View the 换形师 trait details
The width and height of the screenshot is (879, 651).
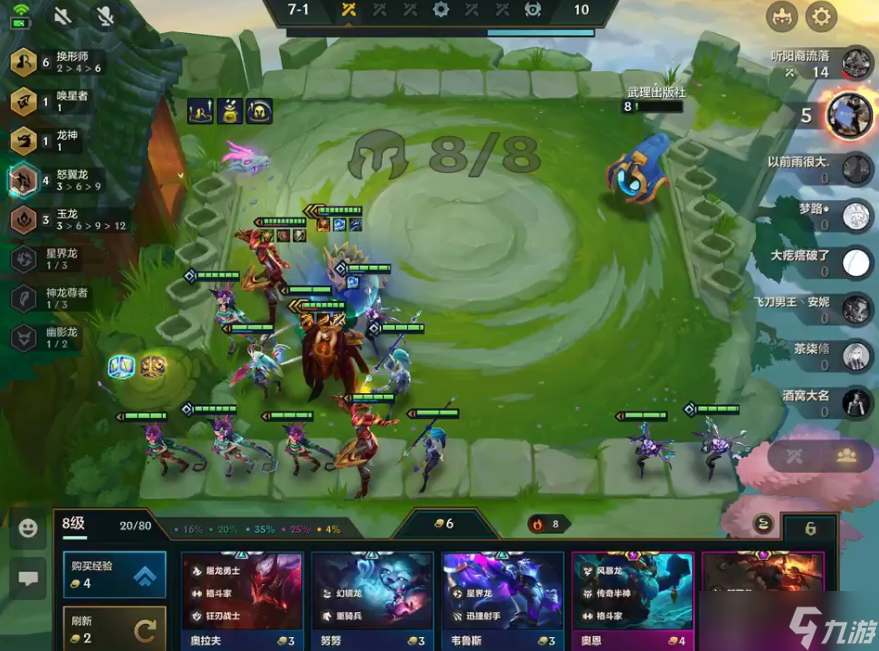click(x=24, y=63)
